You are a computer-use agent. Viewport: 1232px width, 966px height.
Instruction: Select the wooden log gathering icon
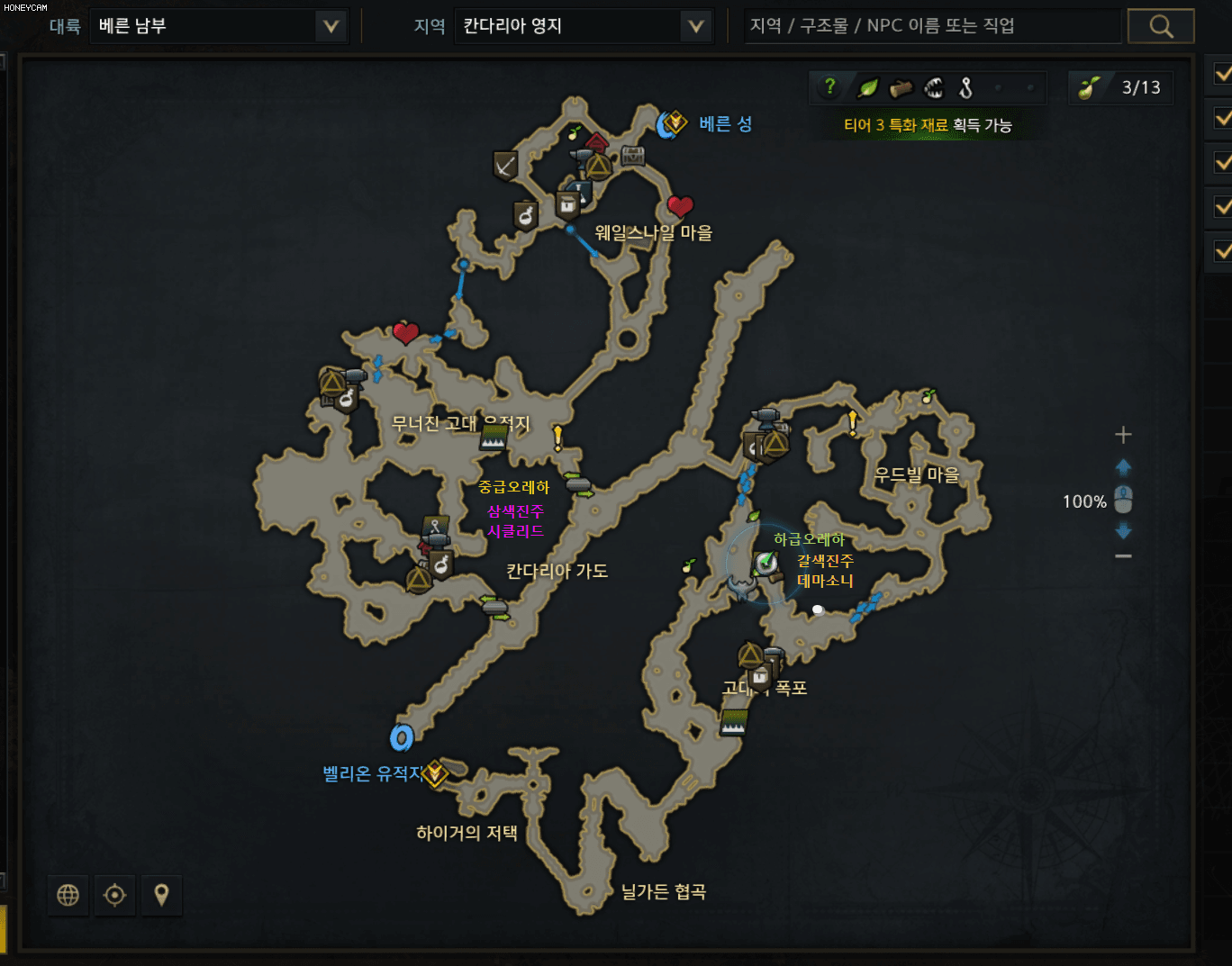tap(901, 87)
